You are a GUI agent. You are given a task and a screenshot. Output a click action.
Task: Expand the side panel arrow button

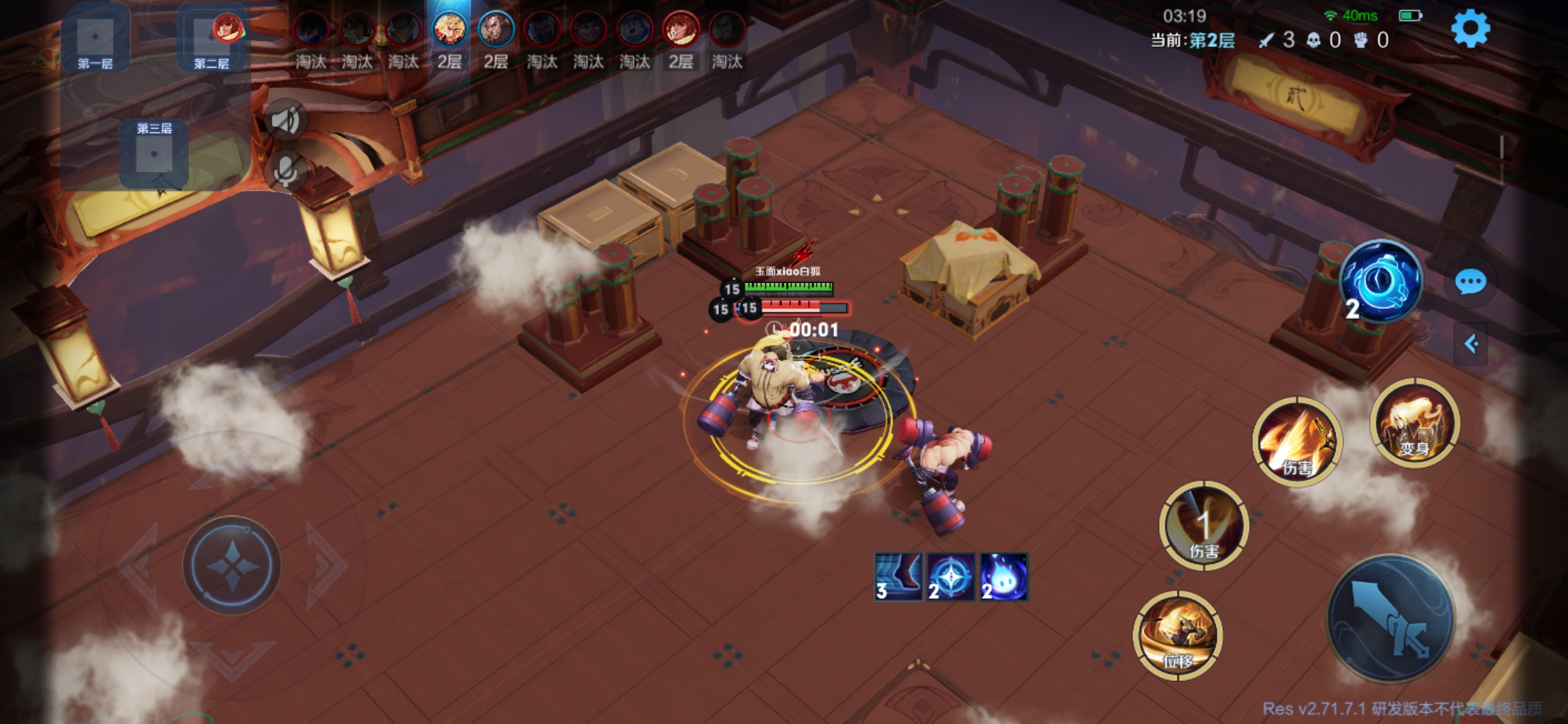[x=1471, y=344]
